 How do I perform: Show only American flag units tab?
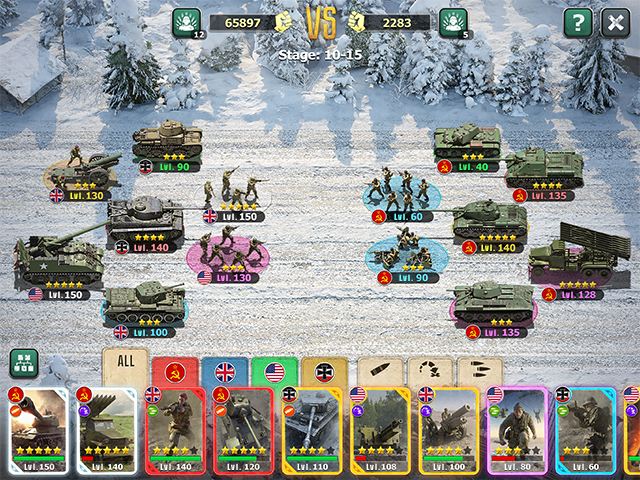tap(274, 372)
